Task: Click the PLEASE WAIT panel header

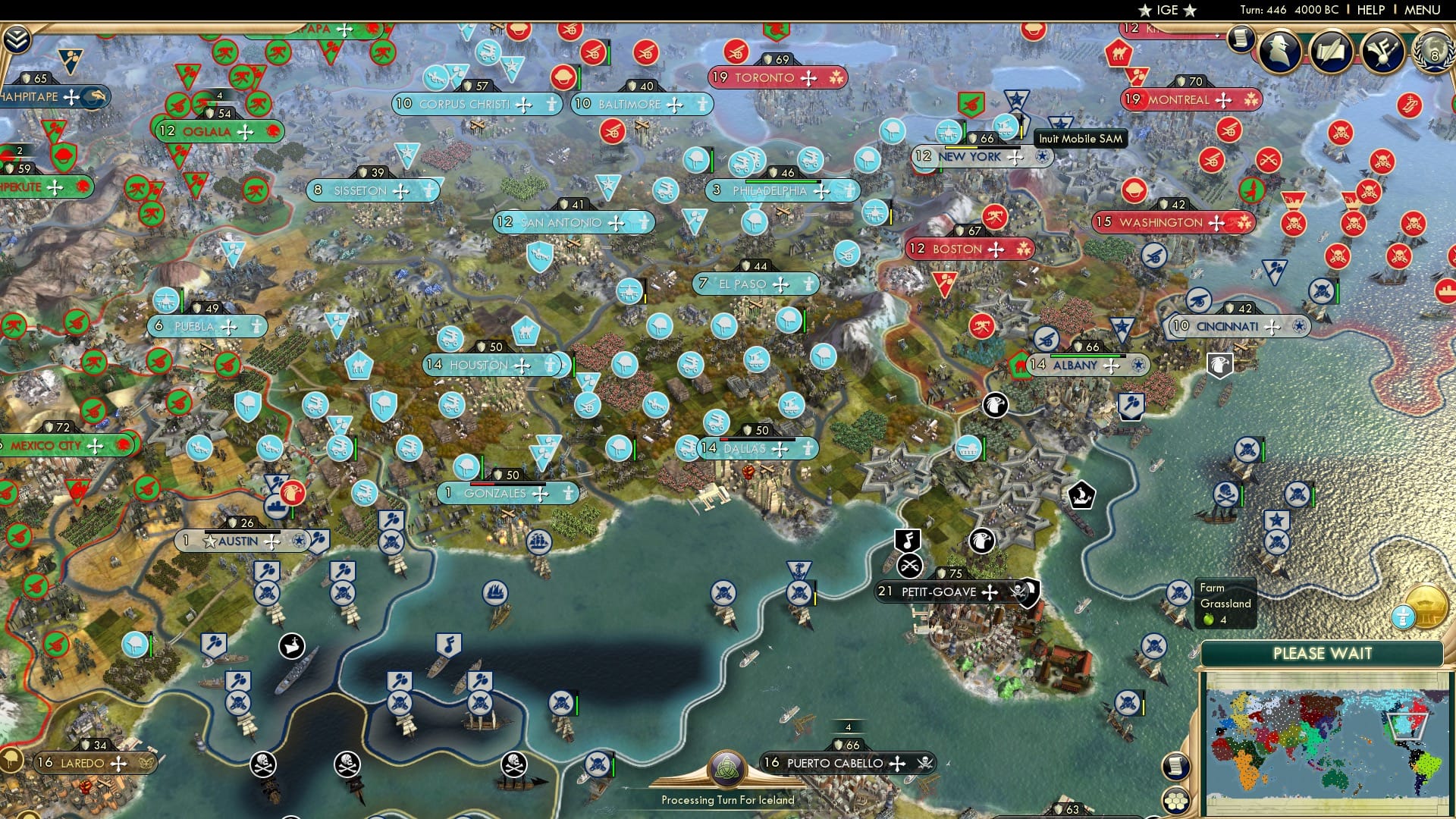Action: pyautogui.click(x=1324, y=653)
